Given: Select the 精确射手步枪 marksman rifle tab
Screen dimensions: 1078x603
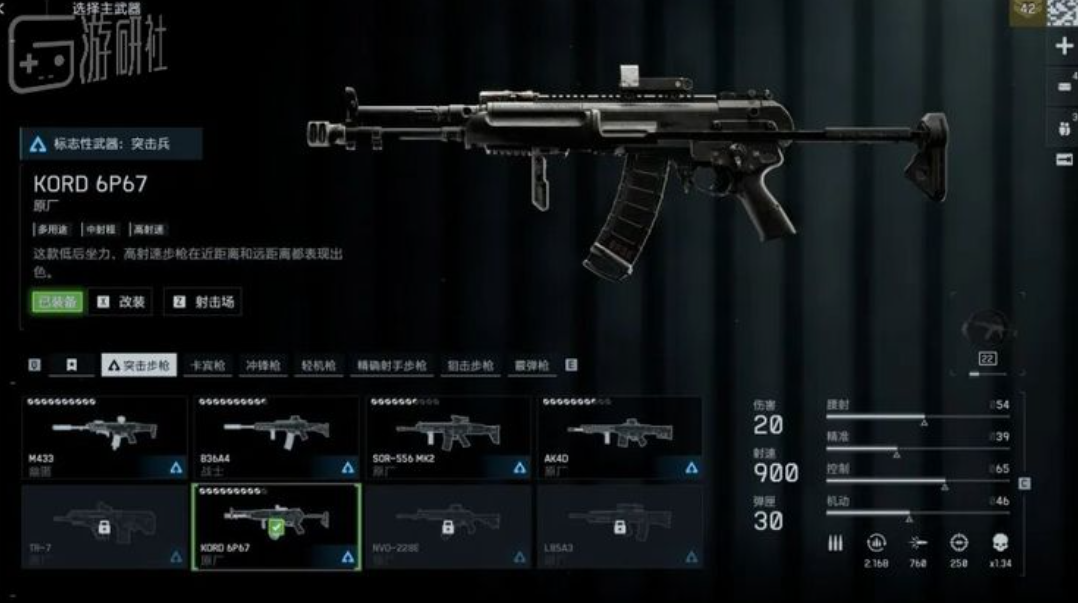Looking at the screenshot, I should pos(391,366).
